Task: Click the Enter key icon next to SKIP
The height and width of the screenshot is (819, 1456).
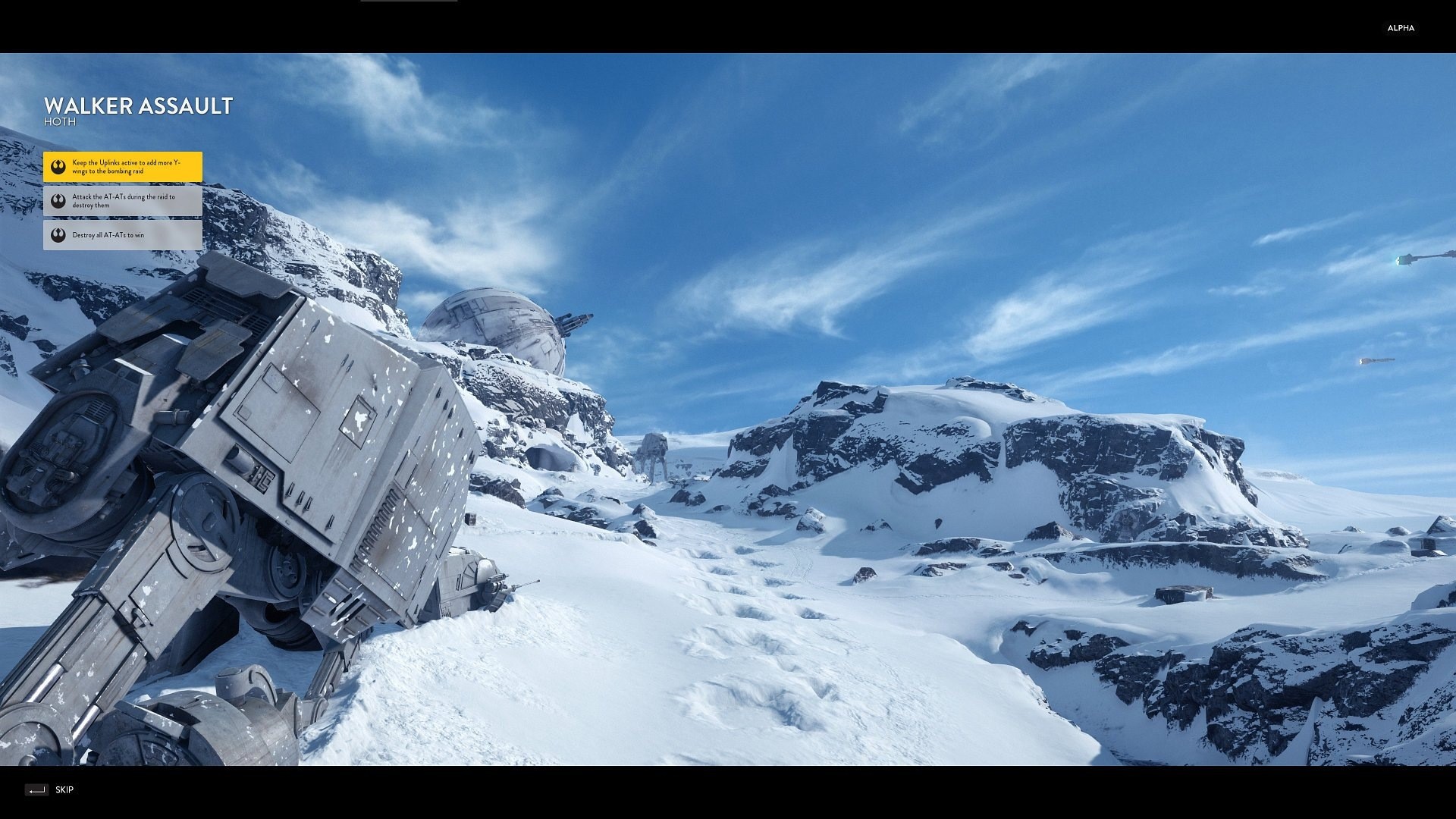Action: pyautogui.click(x=36, y=789)
